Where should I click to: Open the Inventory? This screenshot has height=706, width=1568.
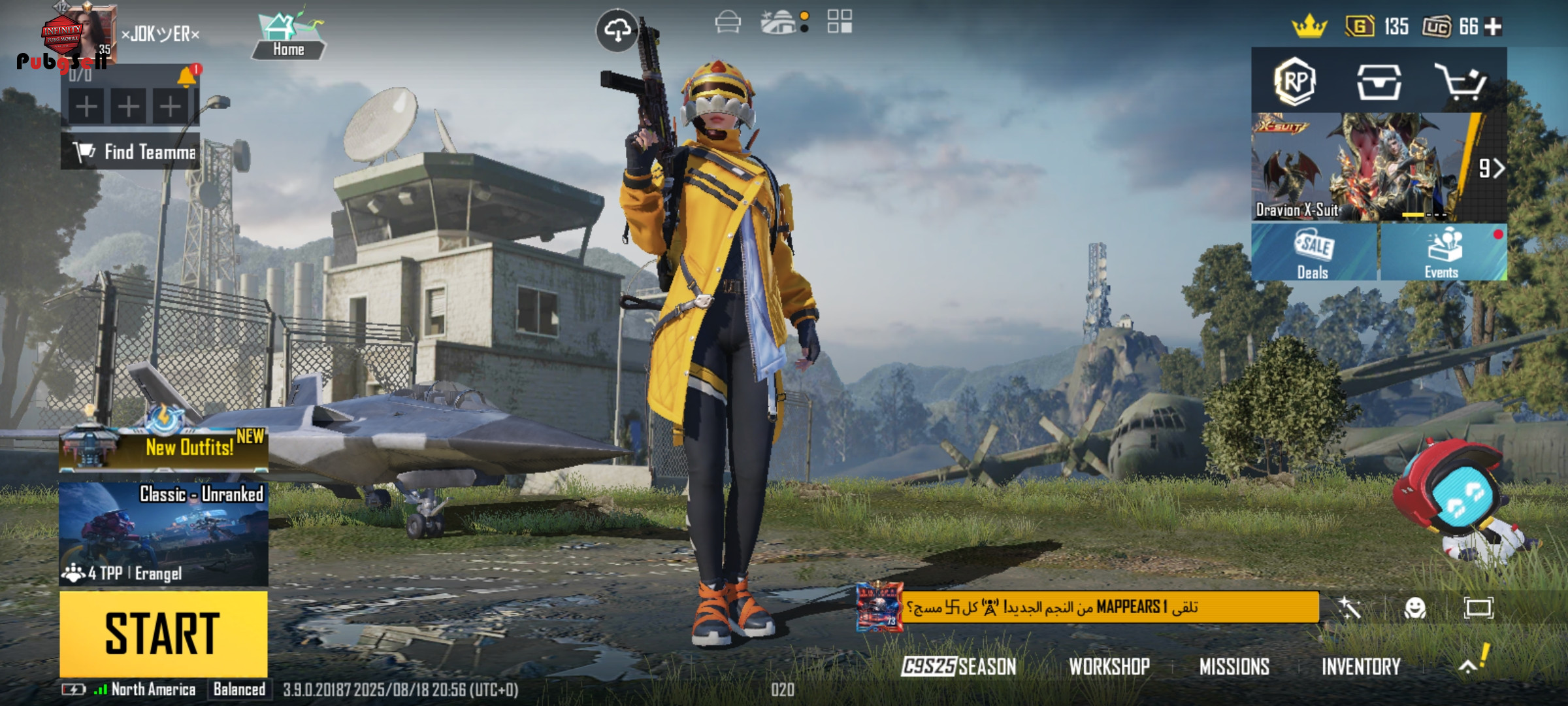[1361, 667]
